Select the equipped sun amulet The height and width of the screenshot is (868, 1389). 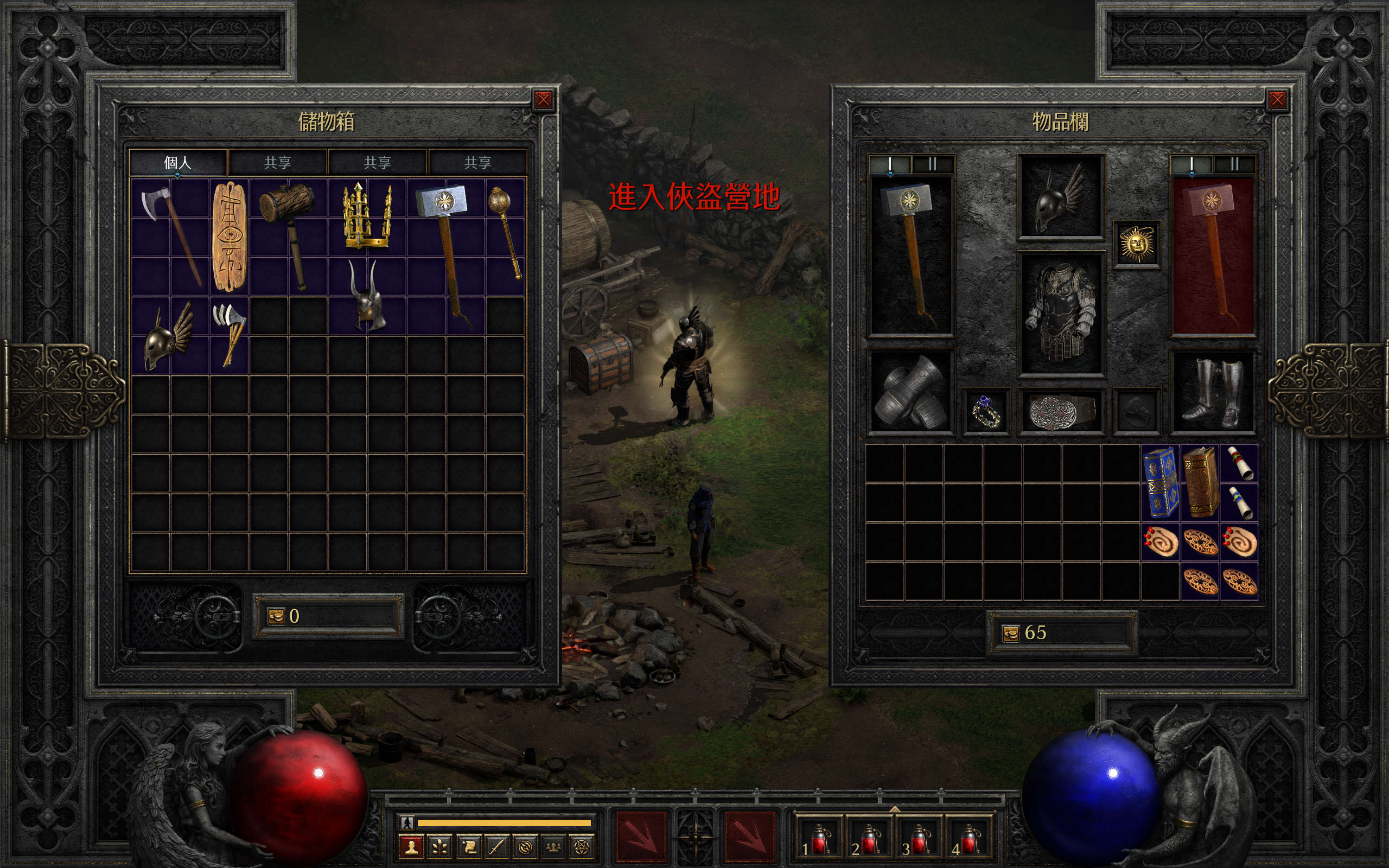pyautogui.click(x=1137, y=244)
